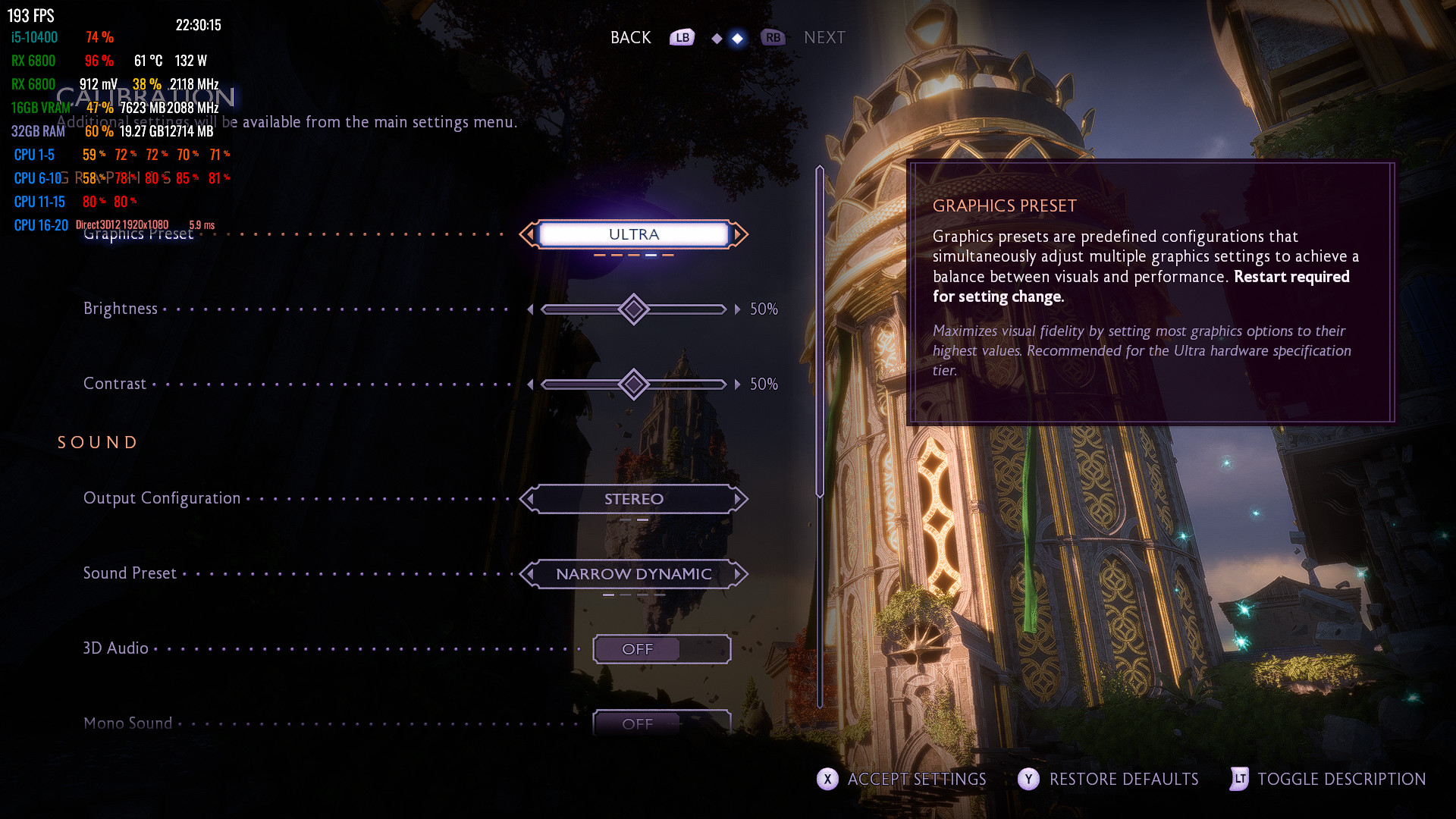Go back to the previous calibration page
1456x819 pixels.
[631, 38]
